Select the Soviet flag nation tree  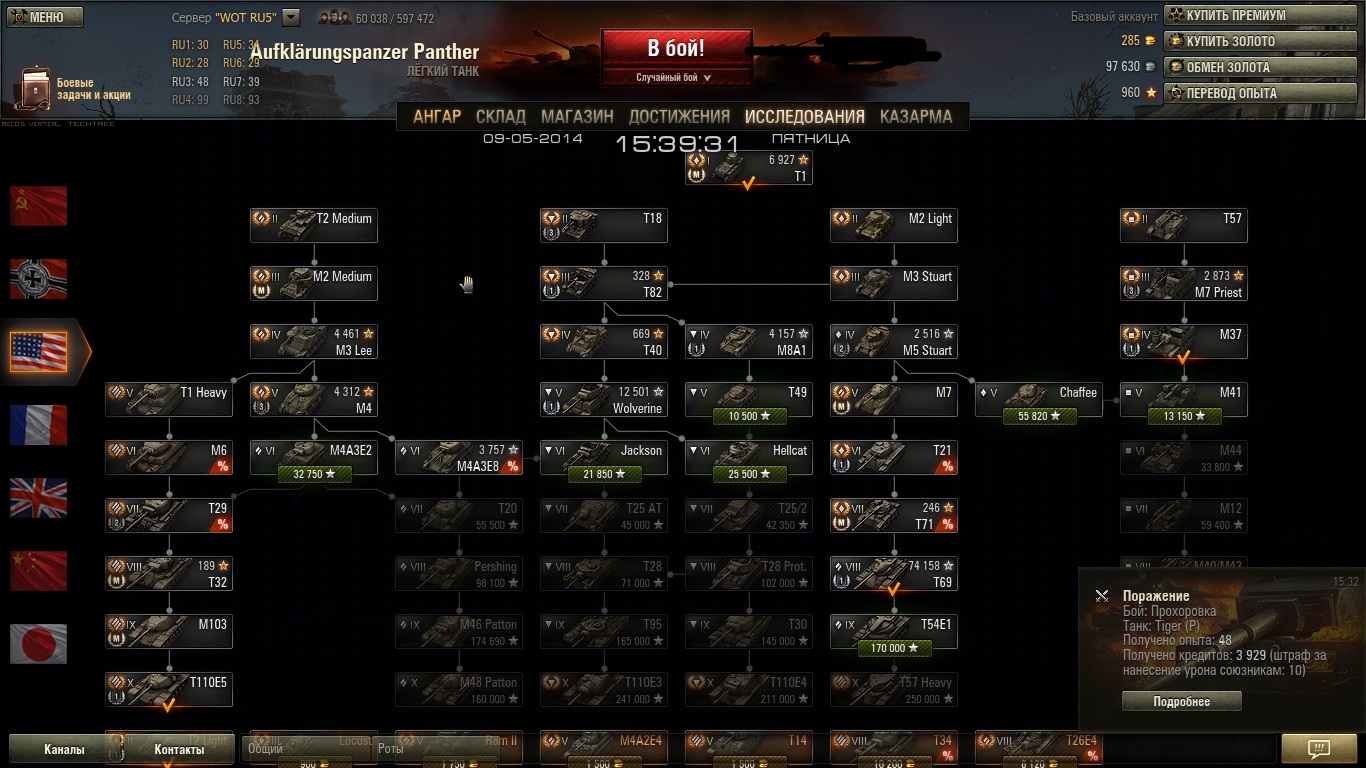tap(39, 206)
